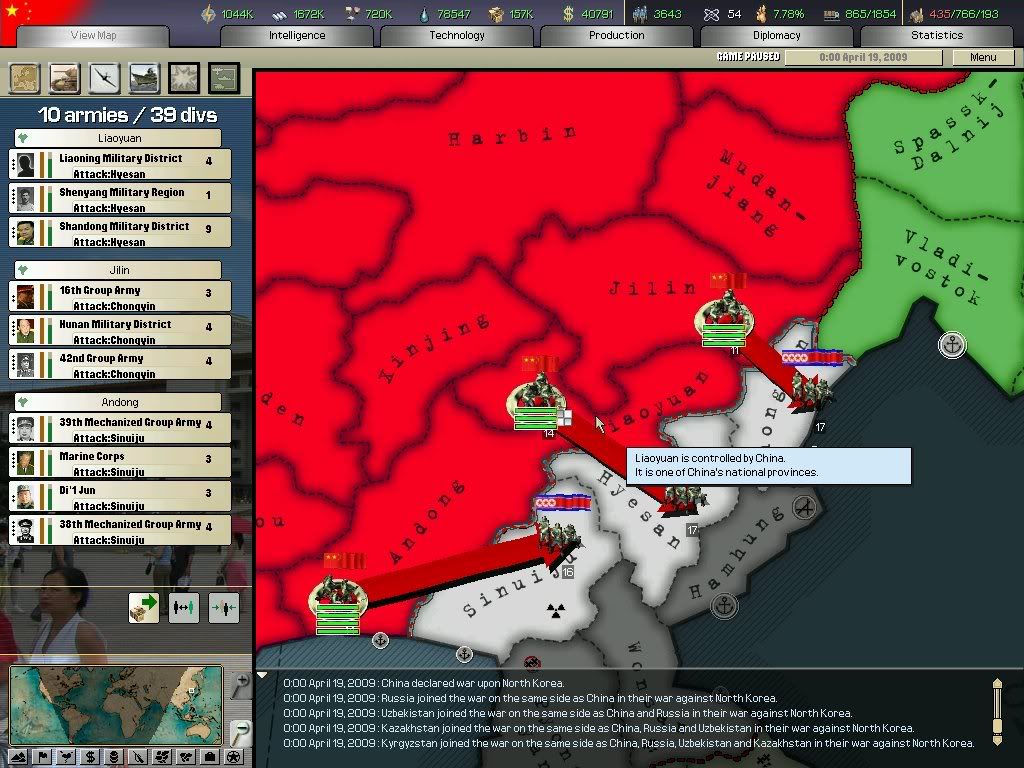1024x768 pixels.
Task: Select the warship naval units icon
Action: pyautogui.click(x=144, y=78)
